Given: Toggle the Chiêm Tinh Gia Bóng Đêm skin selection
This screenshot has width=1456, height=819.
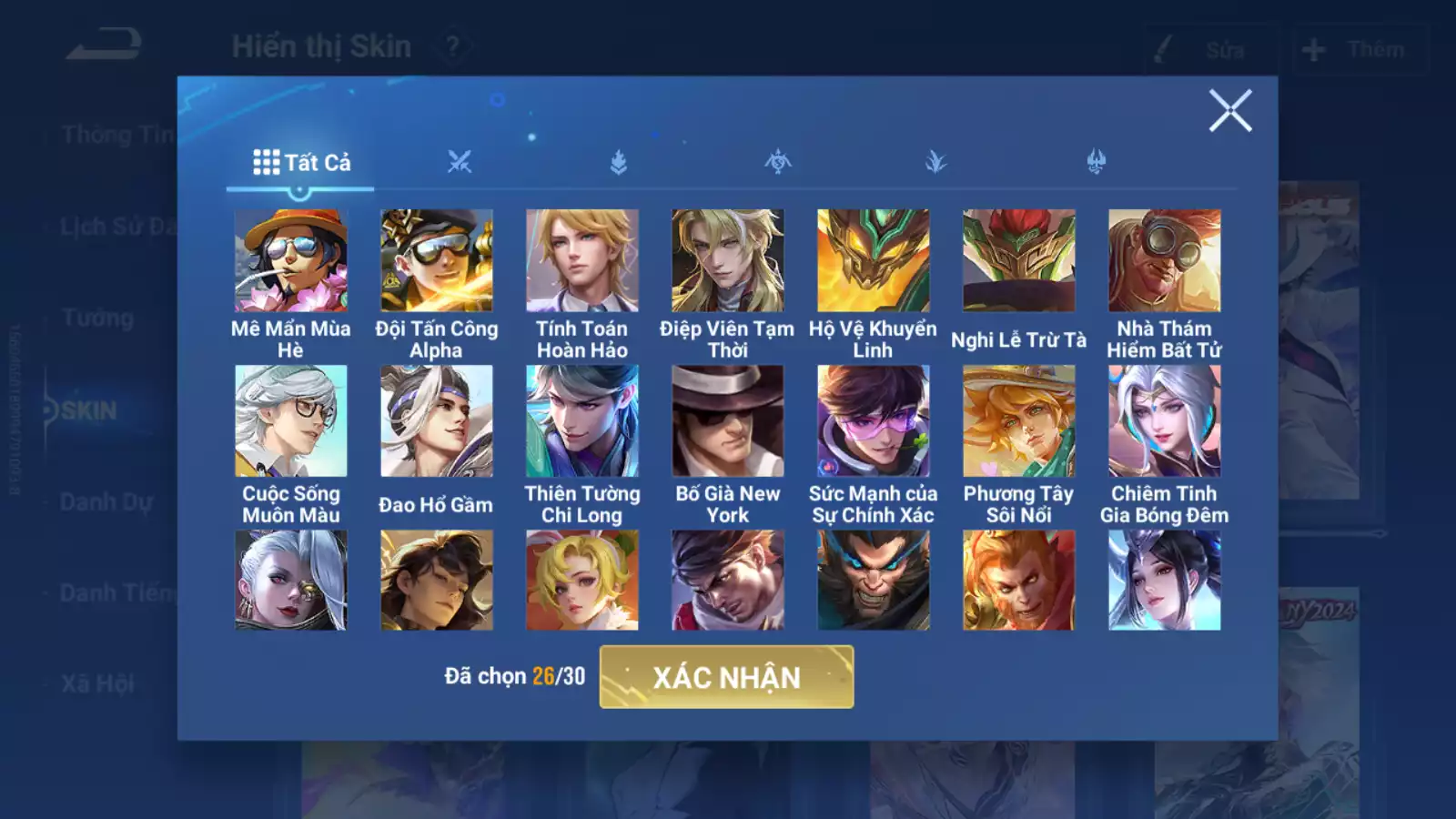Looking at the screenshot, I should (x=1162, y=420).
